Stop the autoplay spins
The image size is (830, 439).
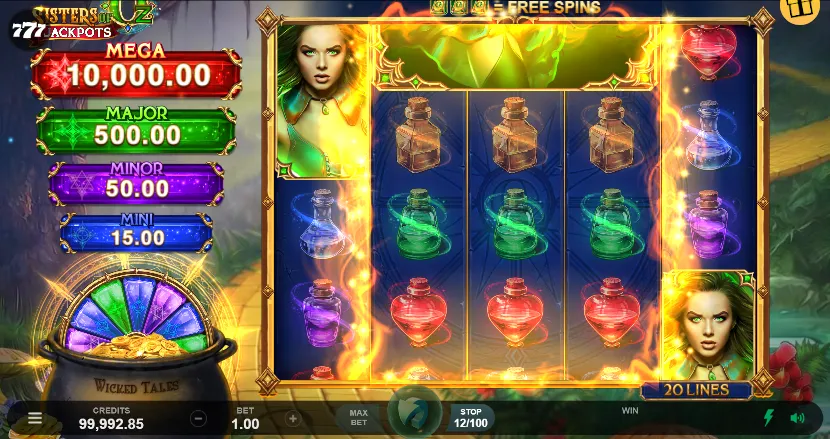470,417
